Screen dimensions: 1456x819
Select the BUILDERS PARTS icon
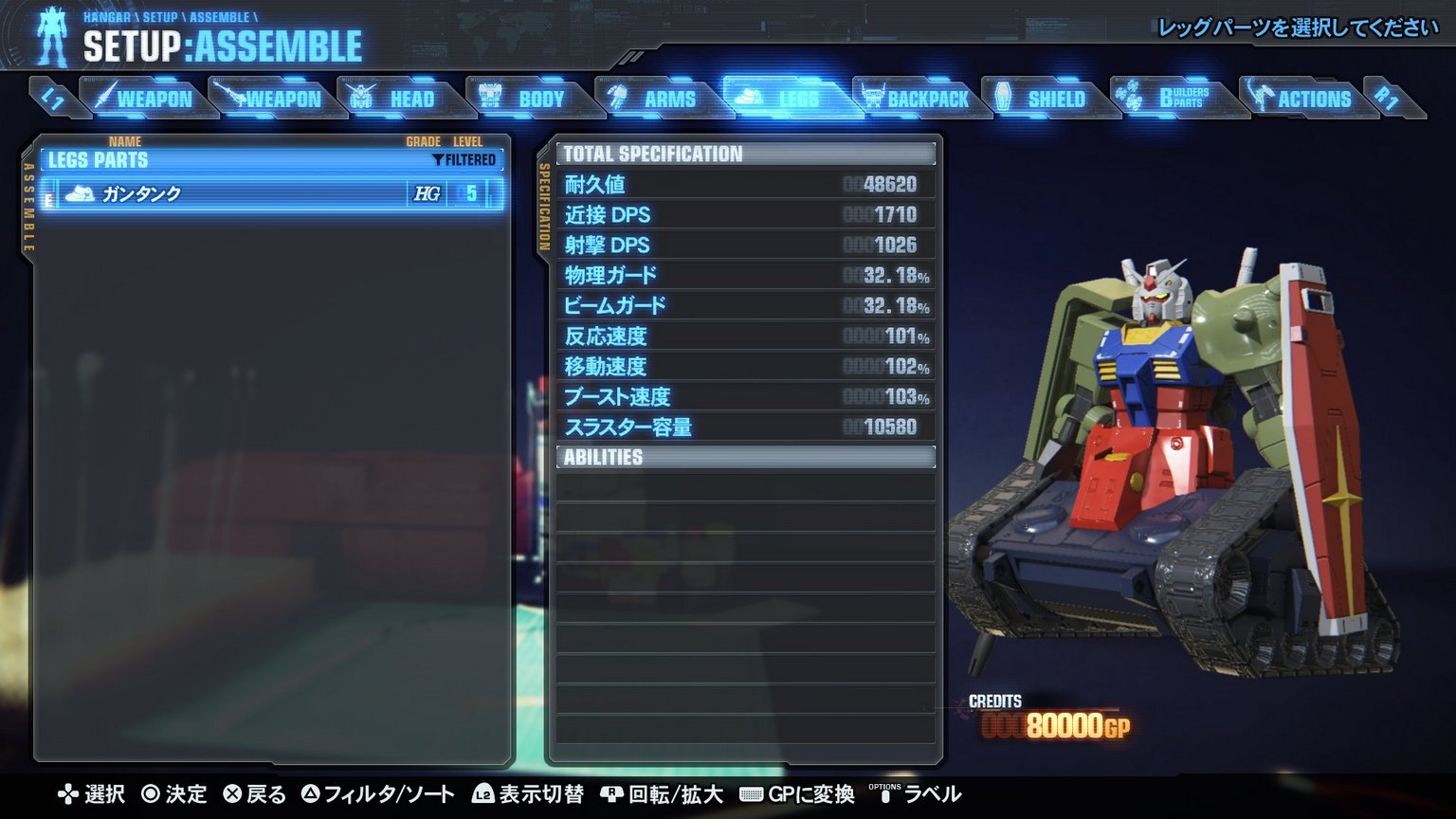(x=1127, y=95)
